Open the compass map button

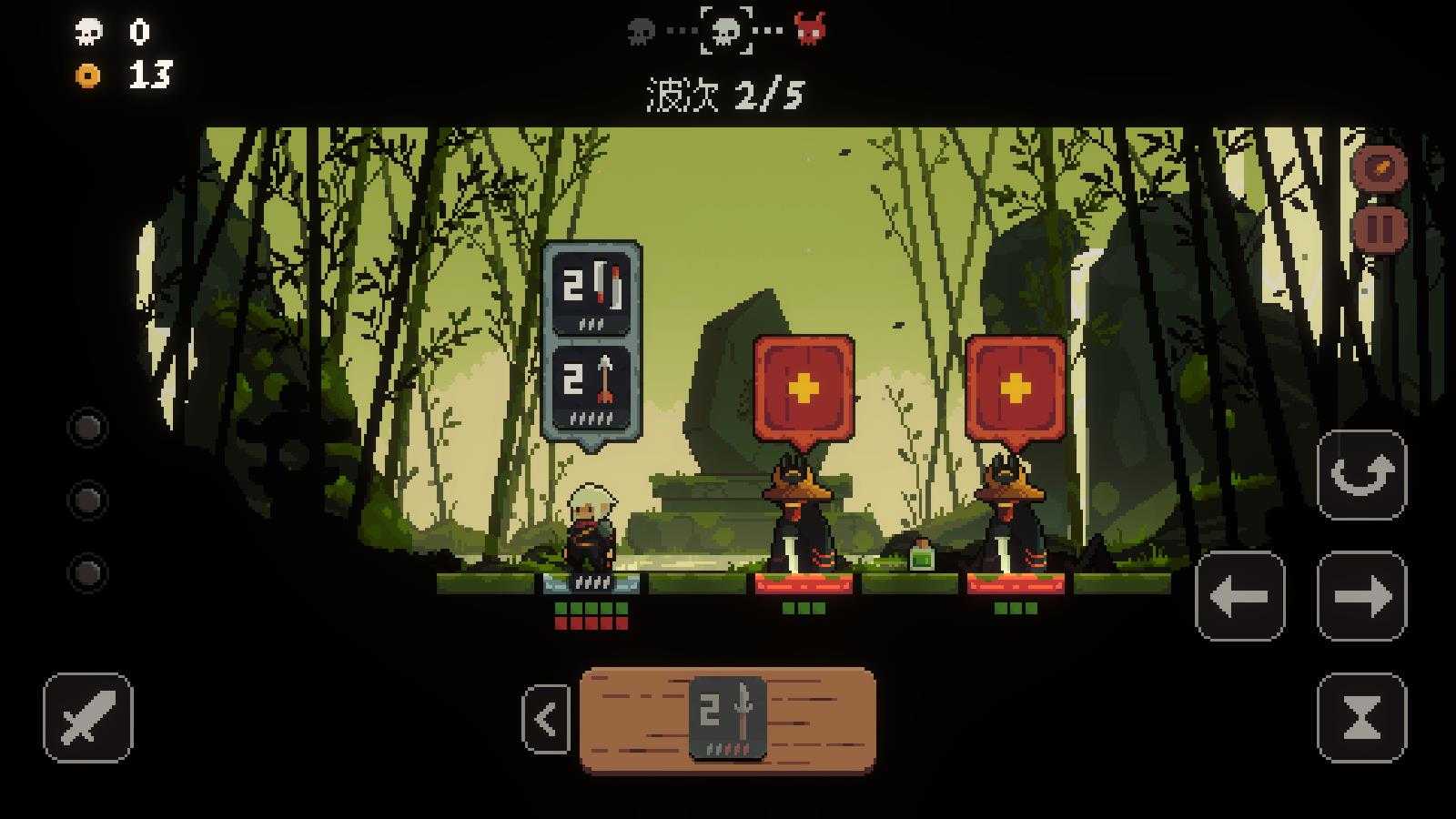point(1380,168)
